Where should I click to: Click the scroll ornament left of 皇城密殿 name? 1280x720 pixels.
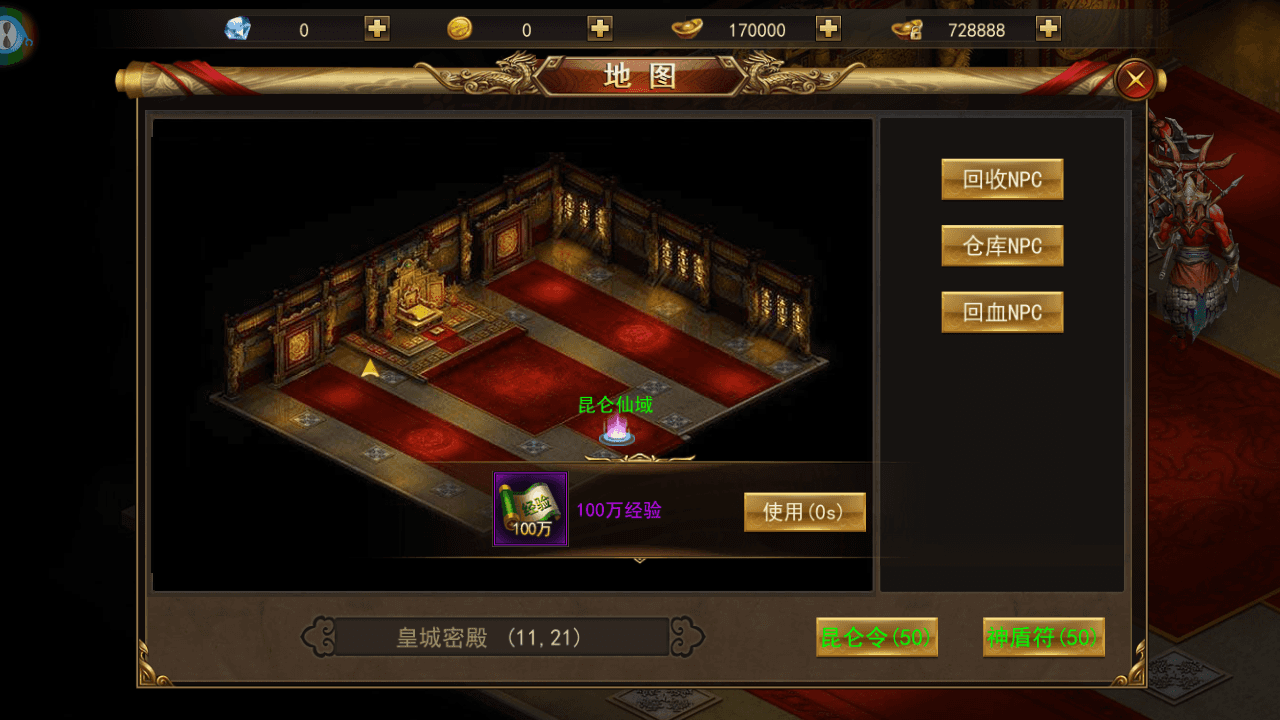tap(319, 637)
